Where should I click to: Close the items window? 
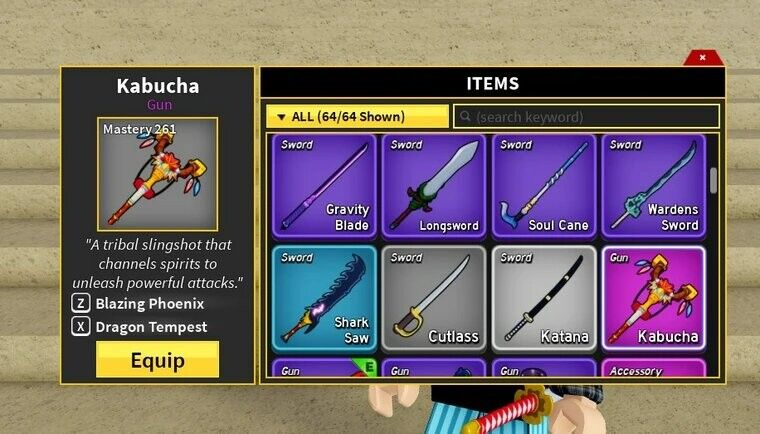pos(702,58)
